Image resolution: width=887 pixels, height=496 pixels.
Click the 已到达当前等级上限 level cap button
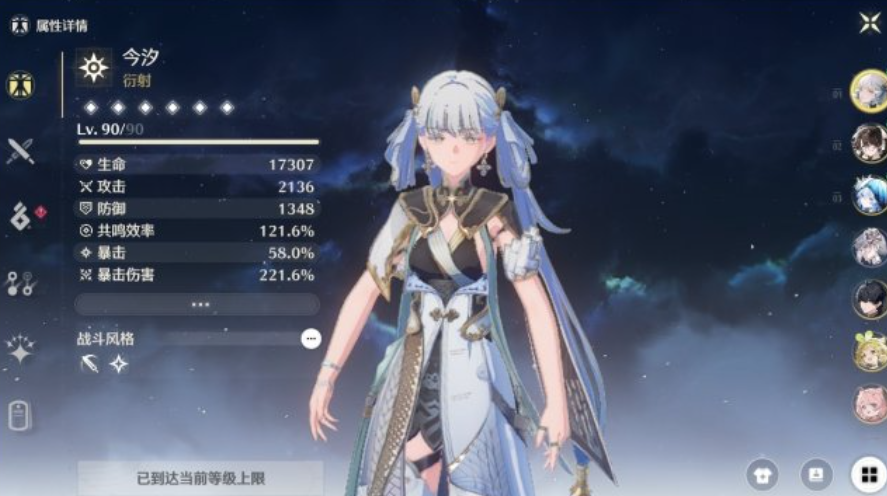(x=200, y=478)
